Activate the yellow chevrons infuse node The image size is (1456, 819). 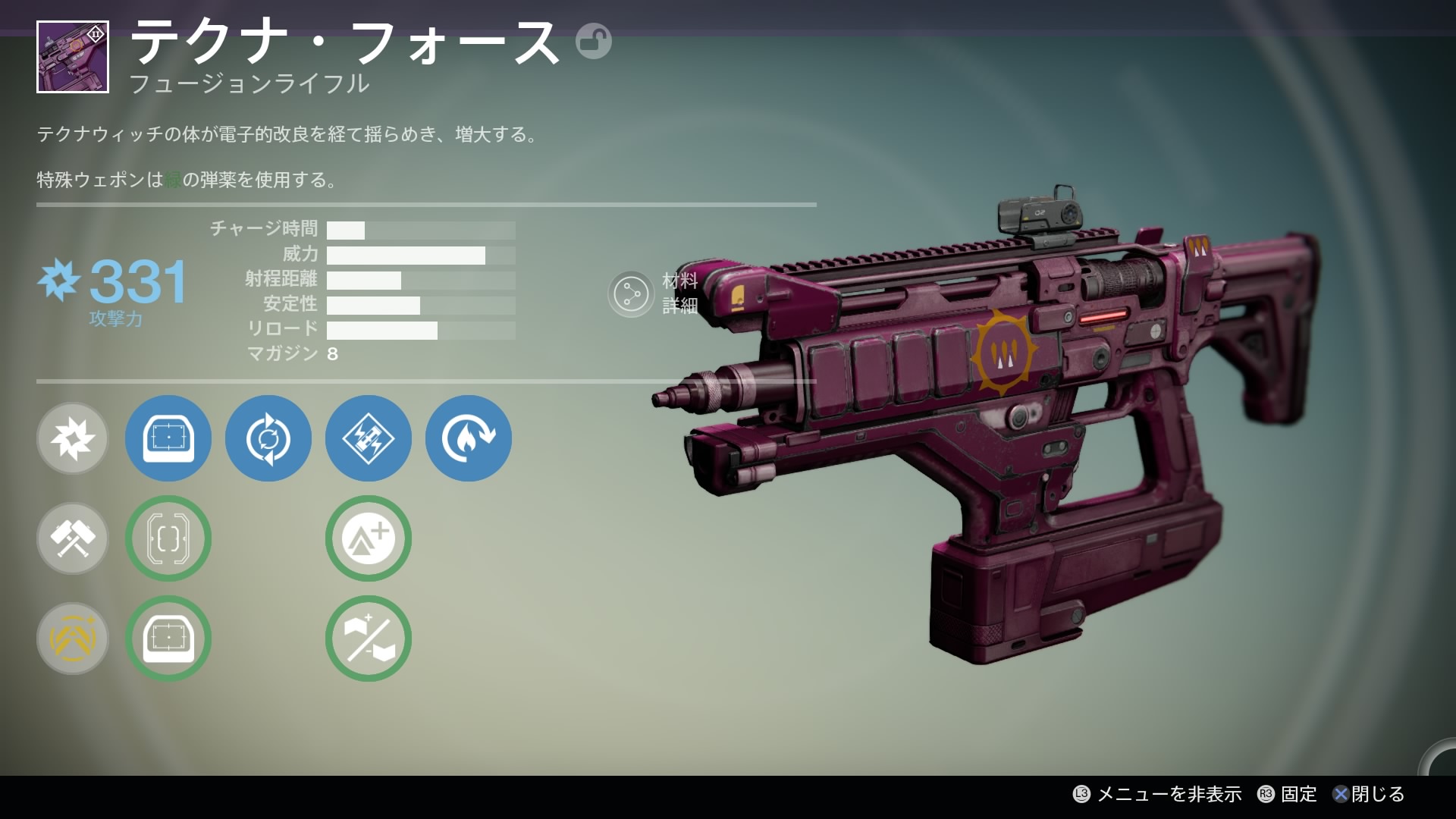(x=73, y=639)
